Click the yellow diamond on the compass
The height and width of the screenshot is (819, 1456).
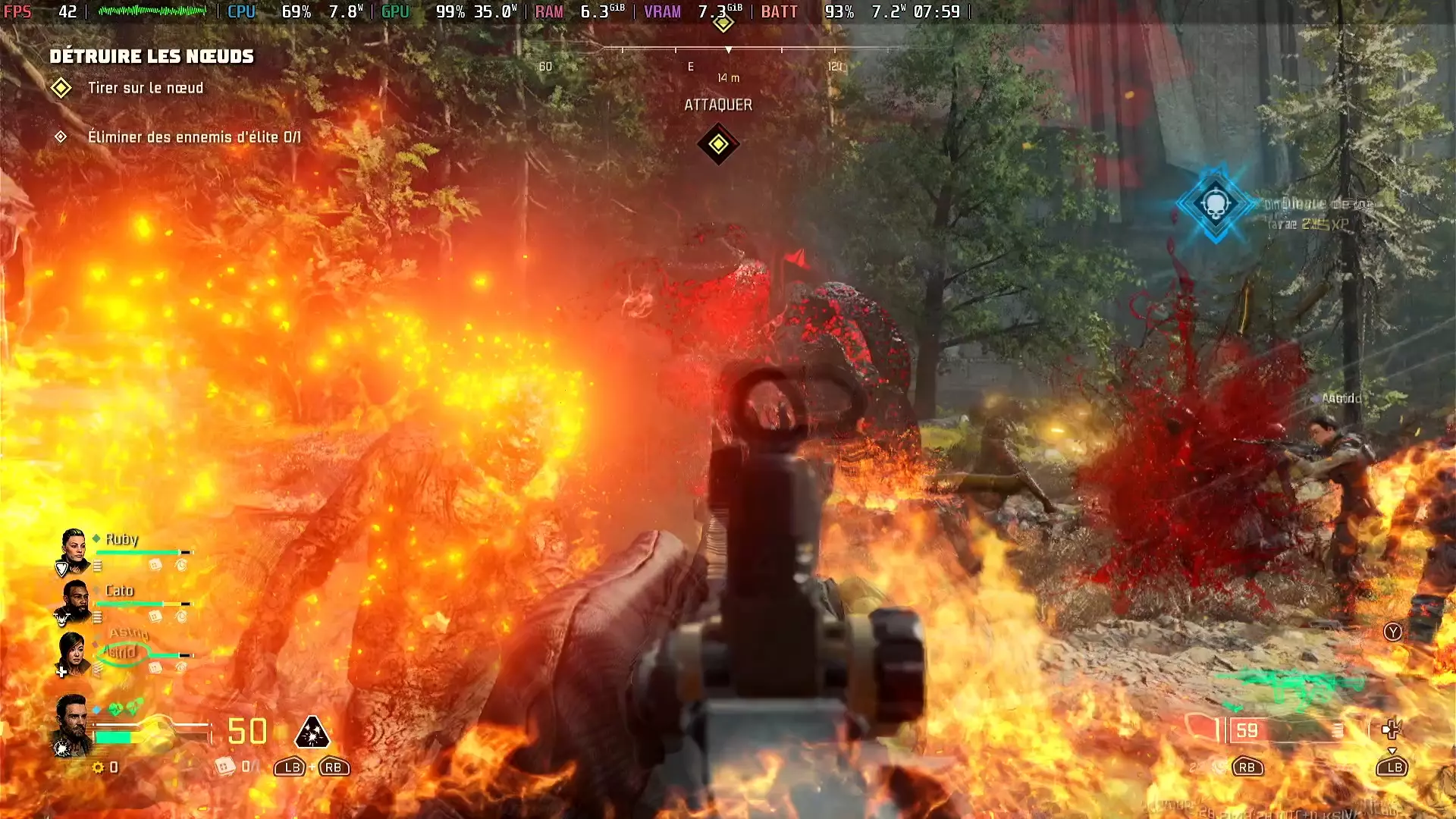(723, 24)
